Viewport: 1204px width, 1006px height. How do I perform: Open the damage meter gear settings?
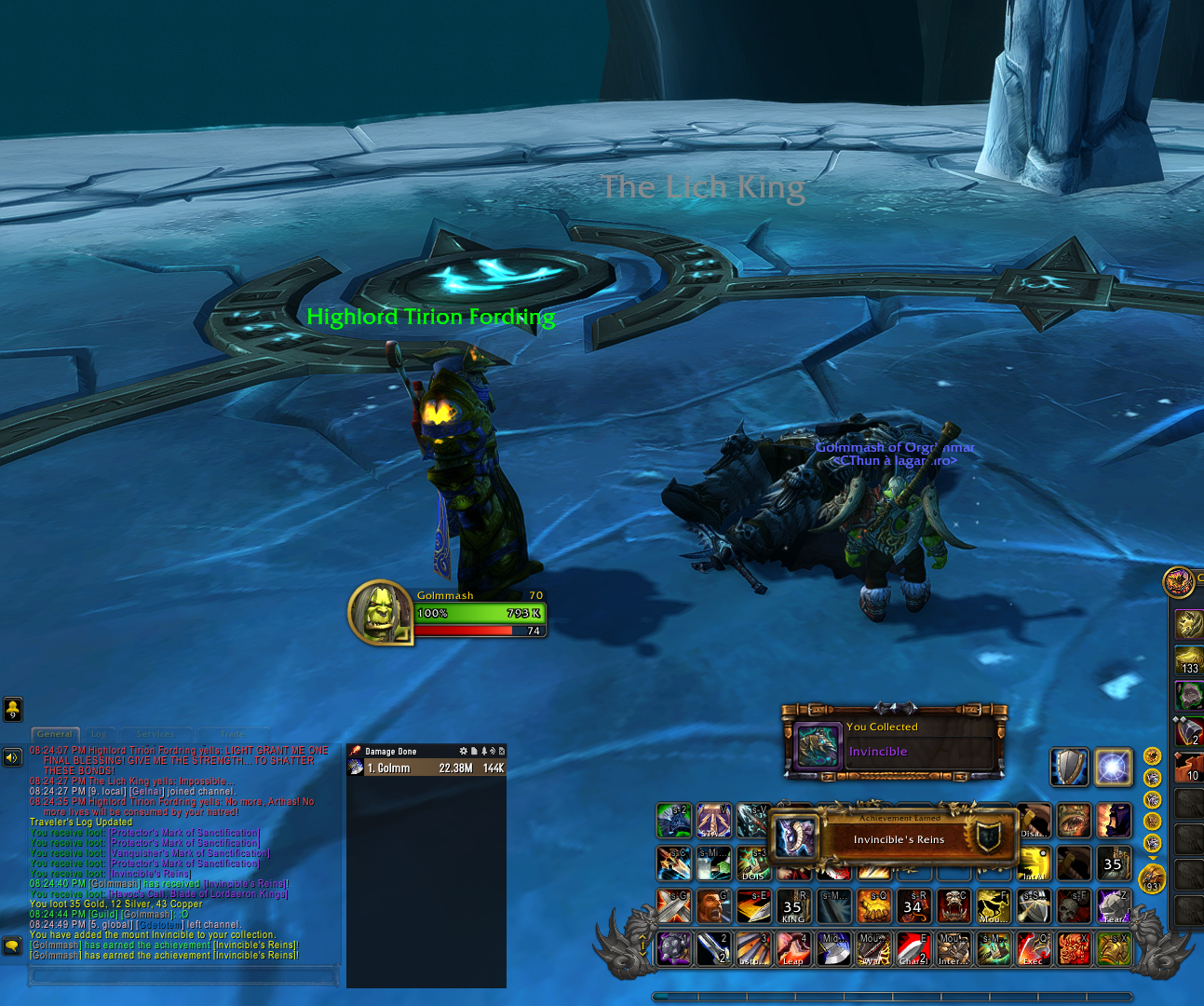(463, 751)
